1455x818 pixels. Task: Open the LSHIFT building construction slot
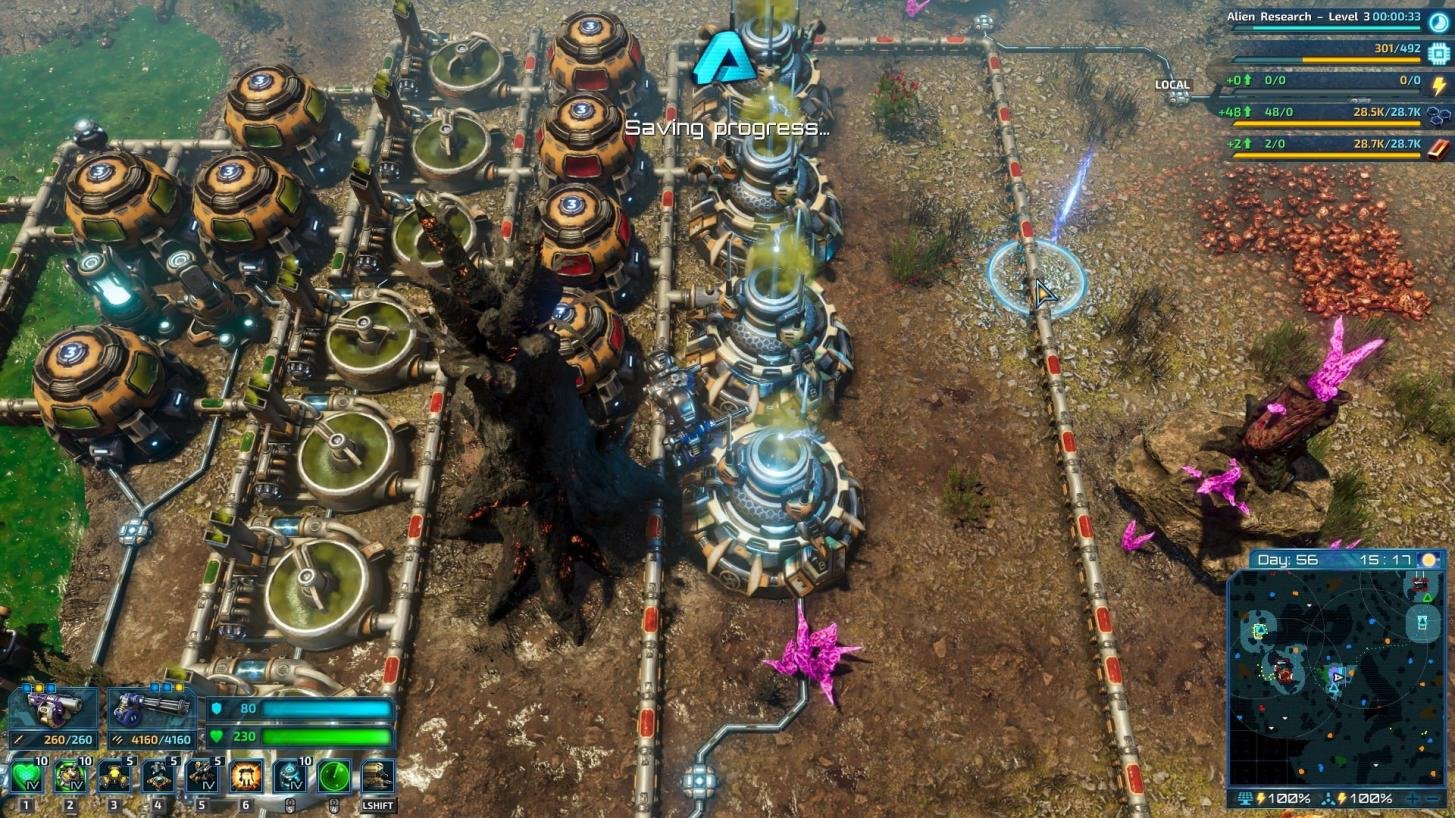coord(378,775)
